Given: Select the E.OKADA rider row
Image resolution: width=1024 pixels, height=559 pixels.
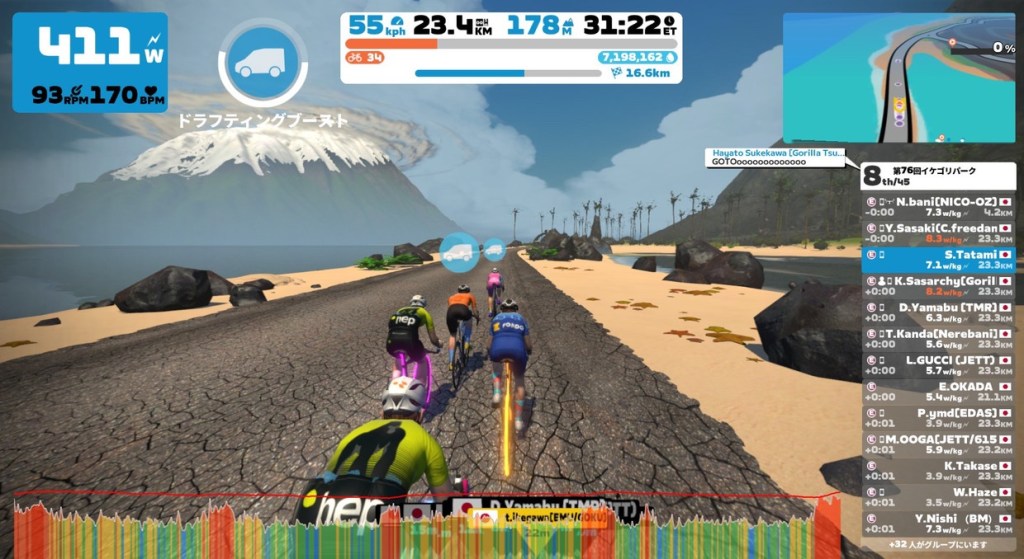Looking at the screenshot, I should coord(938,391).
